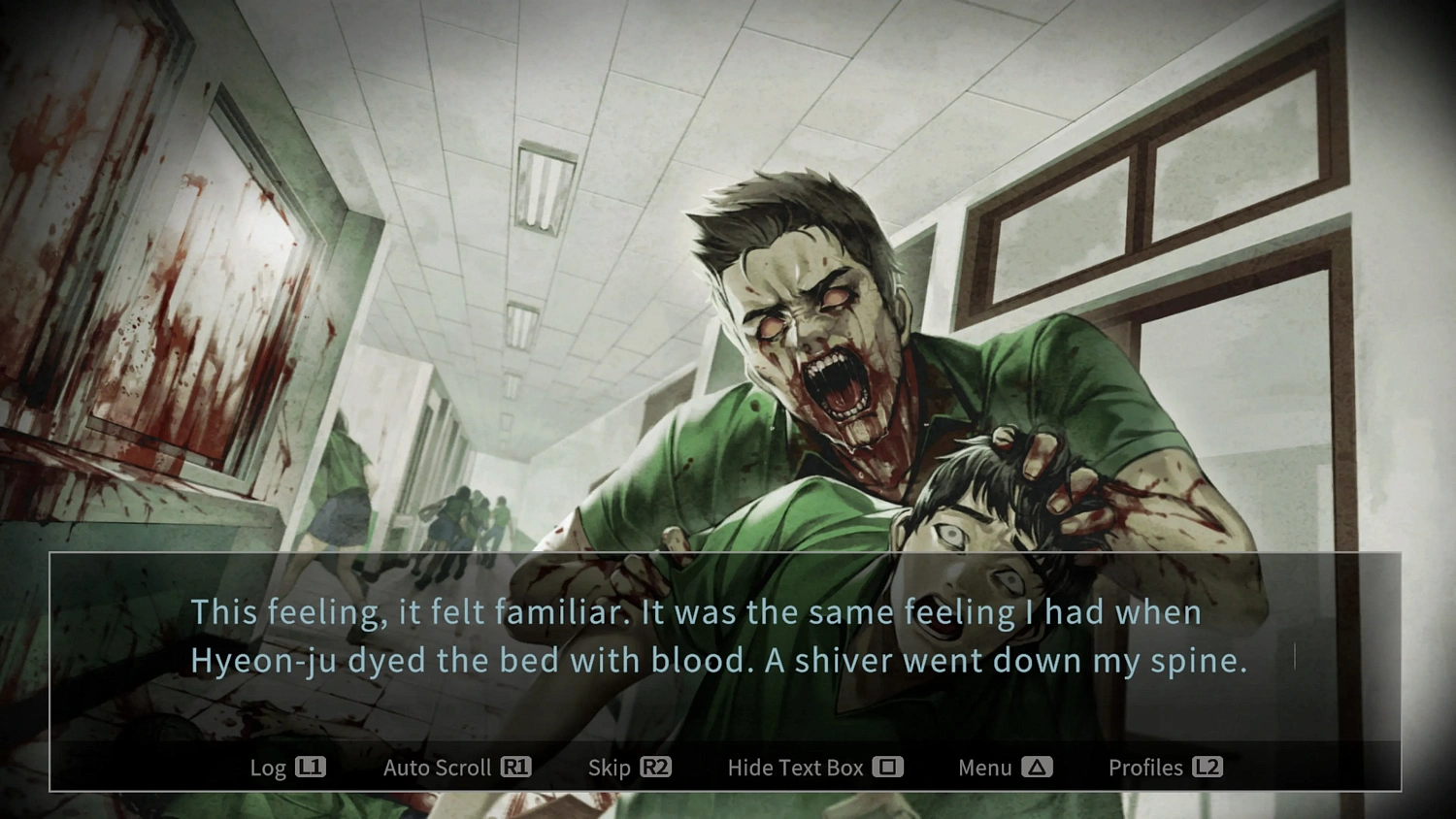Click the Auto Scroll label
The image size is (1456, 819).
point(440,768)
